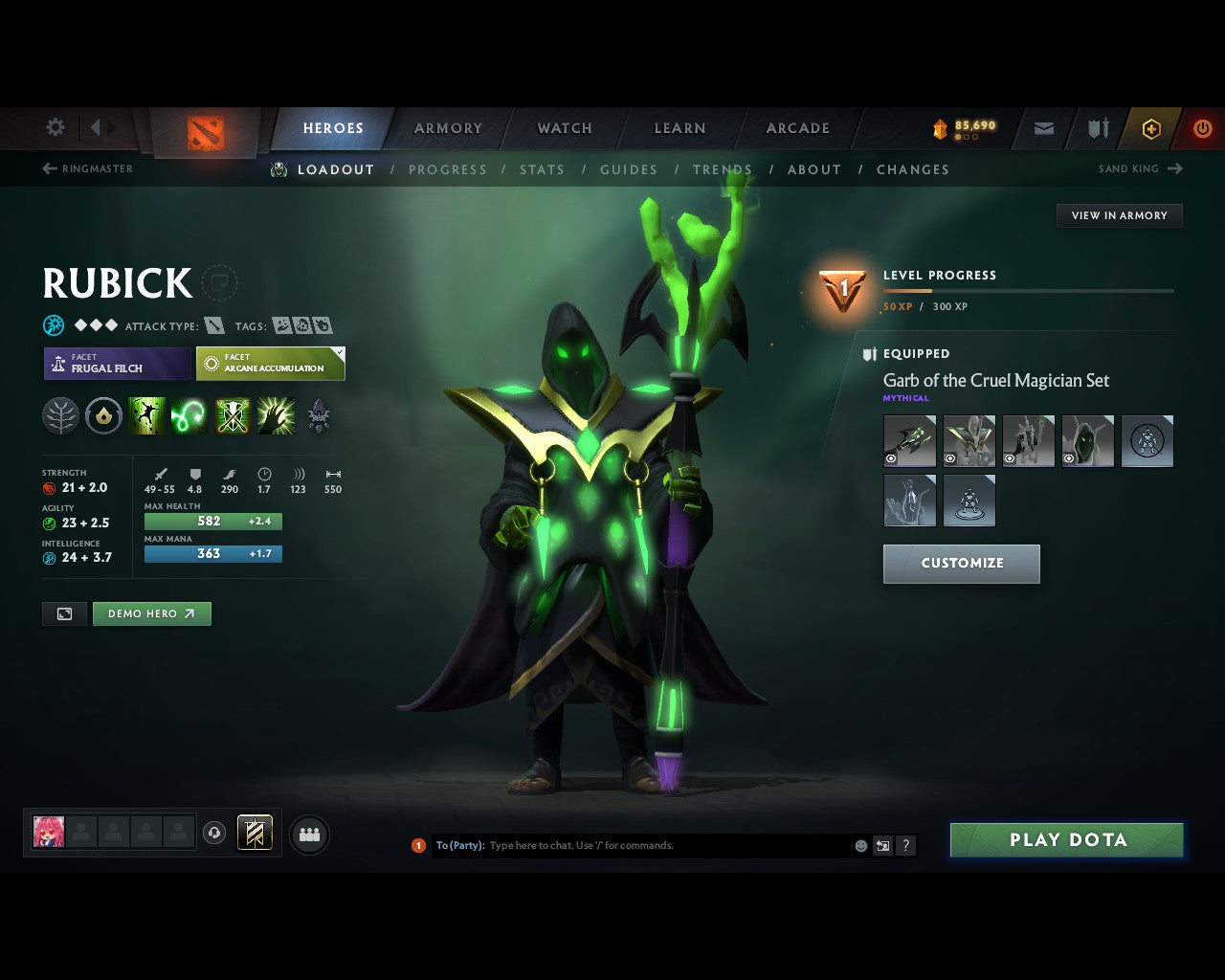Choose the Arcane Accumulation facet

[270, 364]
